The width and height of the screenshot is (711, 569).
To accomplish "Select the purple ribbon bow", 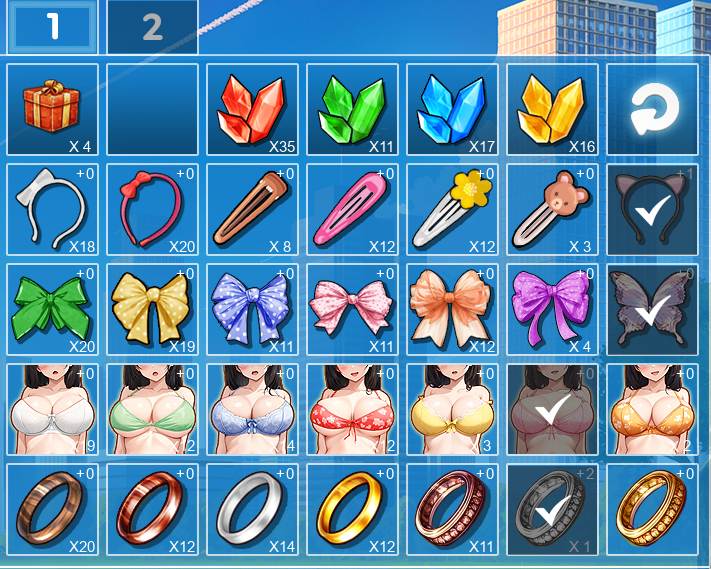I will point(552,310).
